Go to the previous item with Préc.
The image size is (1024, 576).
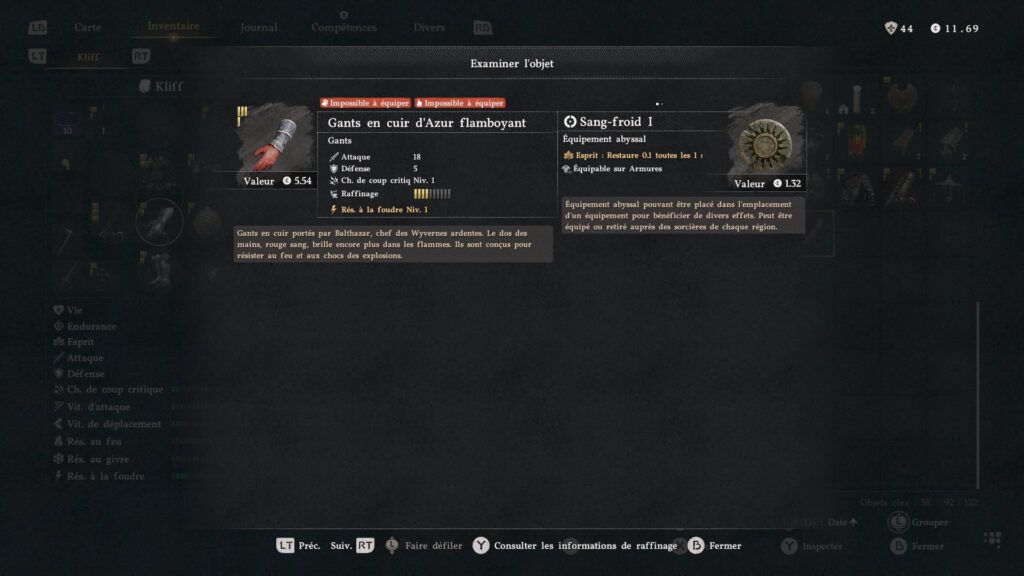click(x=298, y=546)
